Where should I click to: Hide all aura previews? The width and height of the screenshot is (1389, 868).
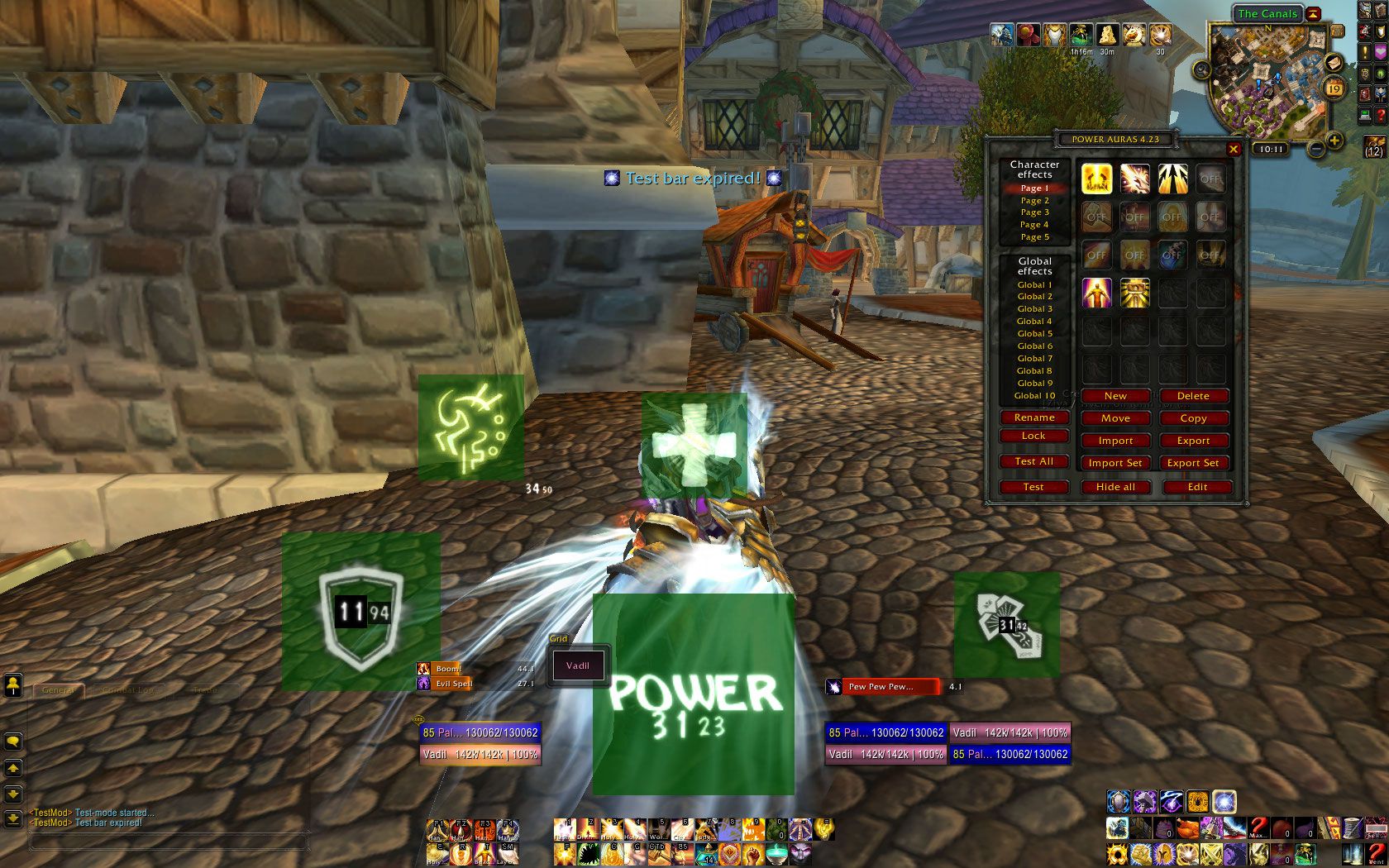[x=1115, y=487]
